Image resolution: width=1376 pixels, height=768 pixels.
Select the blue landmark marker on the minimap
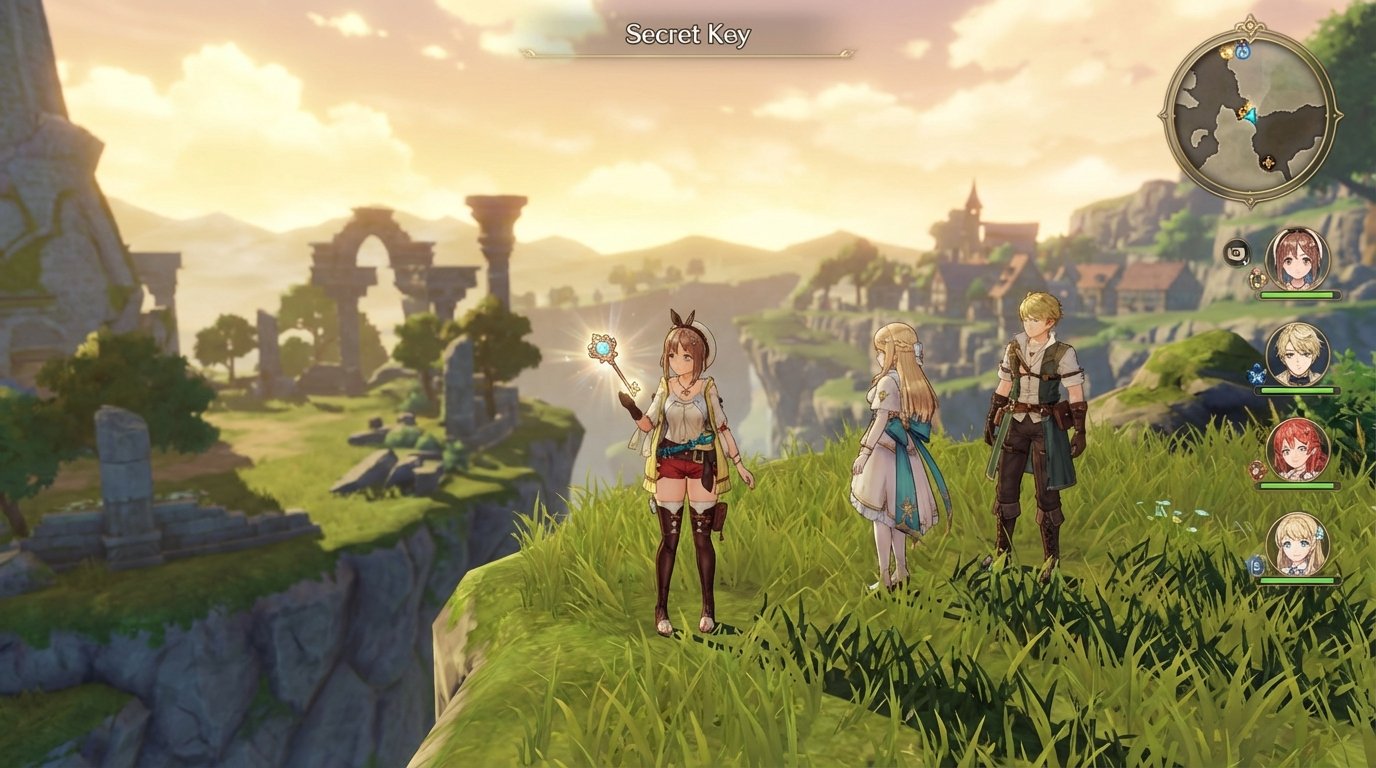pos(1242,53)
